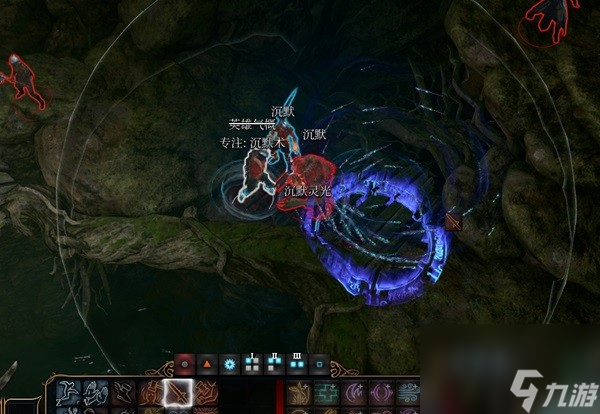This screenshot has width=600, height=414.
Task: Choose the level I spell slot filter
Action: (x=252, y=363)
